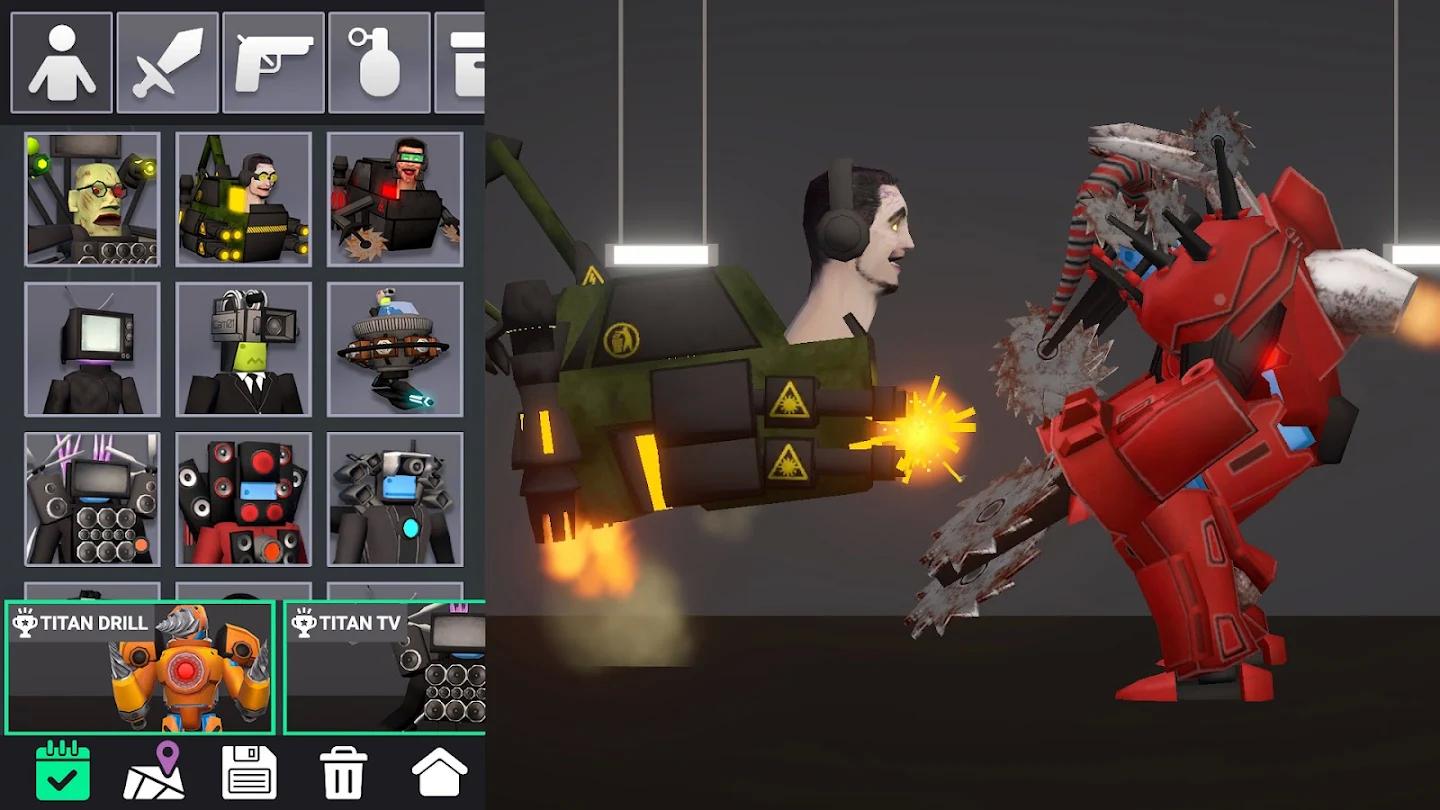Switch to the sword melee weapons tab

click(x=166, y=62)
